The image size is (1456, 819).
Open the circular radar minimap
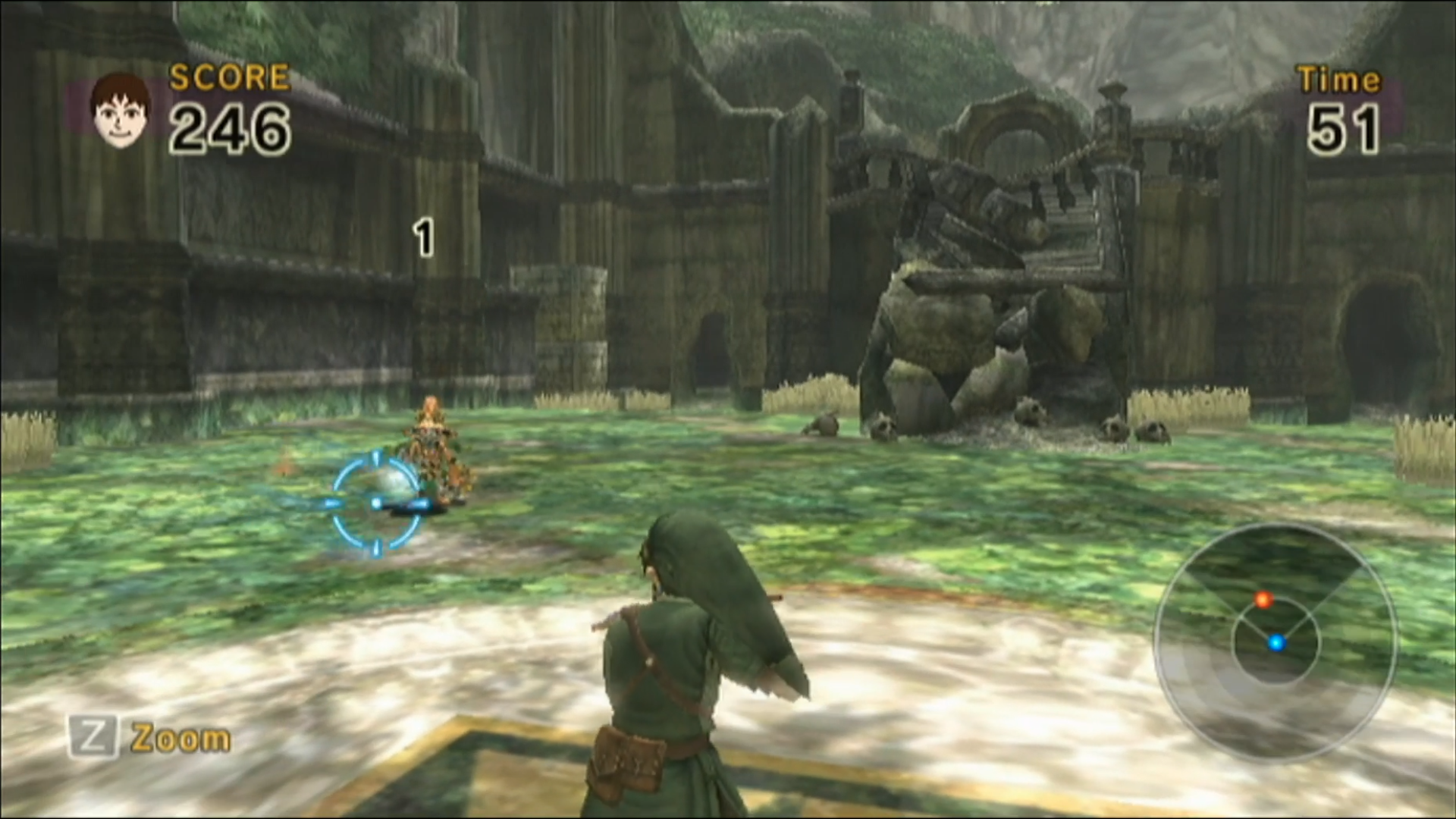point(1275,642)
